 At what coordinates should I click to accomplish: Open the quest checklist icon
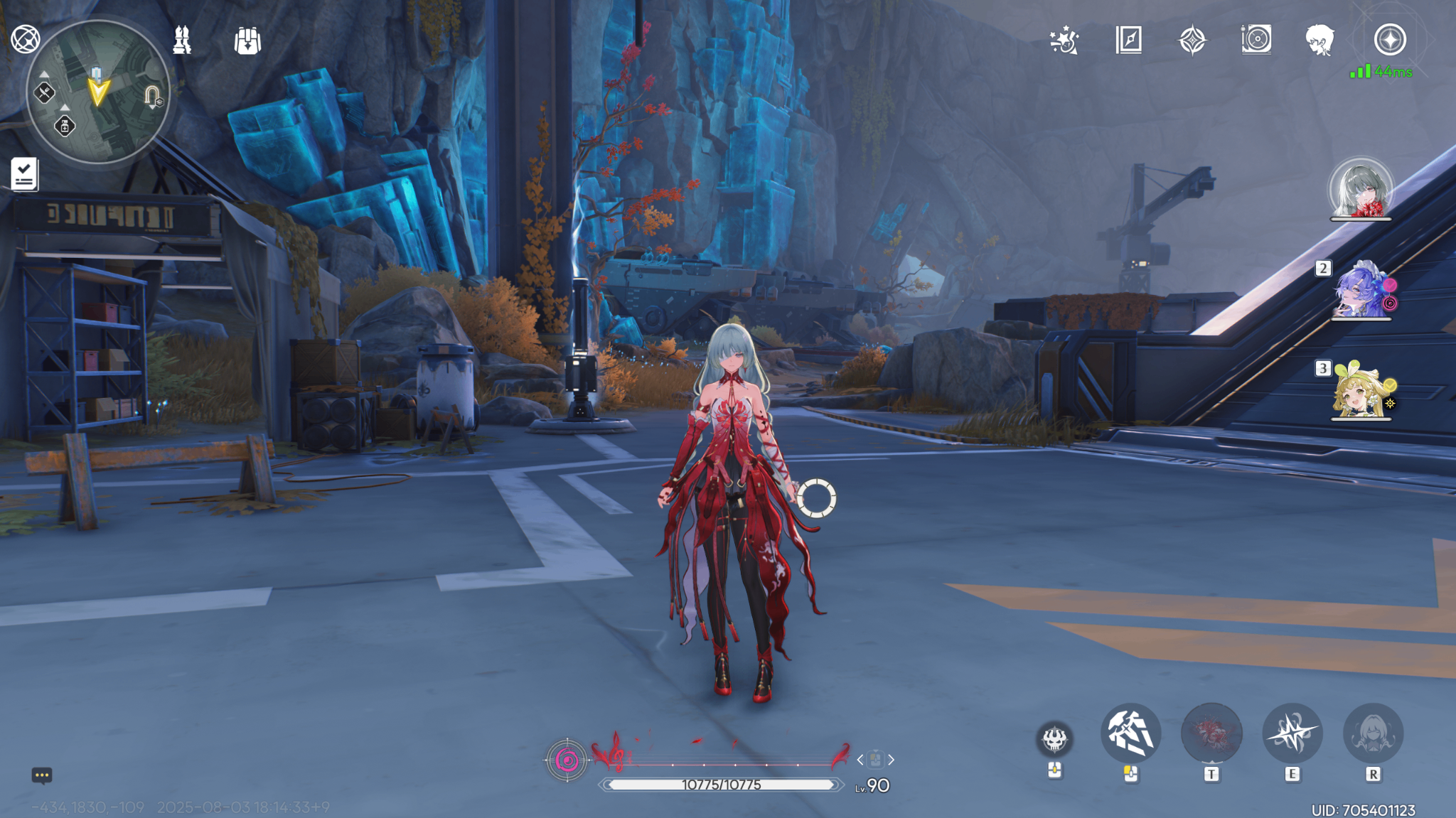coord(25,174)
